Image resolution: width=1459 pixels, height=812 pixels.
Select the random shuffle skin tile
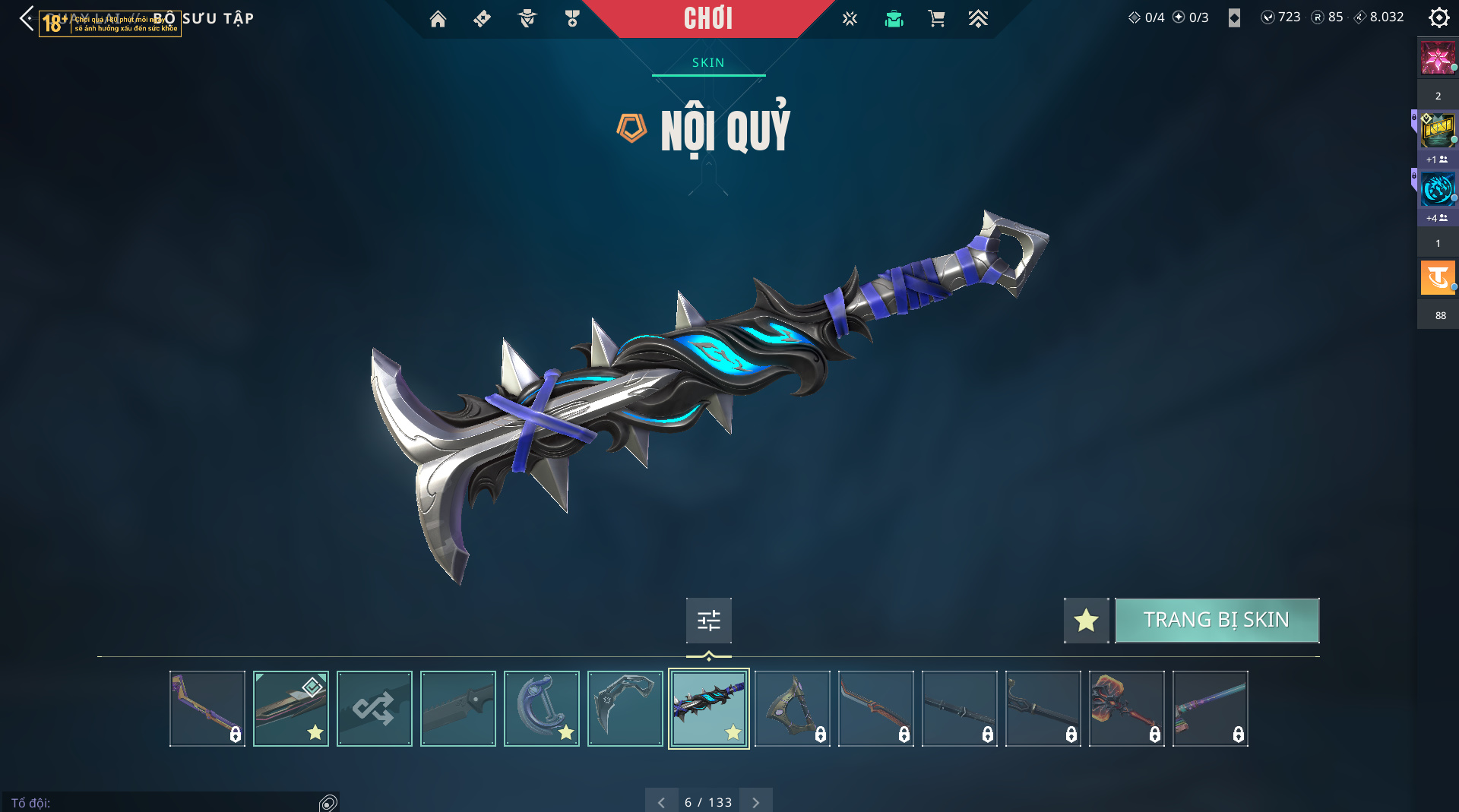pos(374,708)
